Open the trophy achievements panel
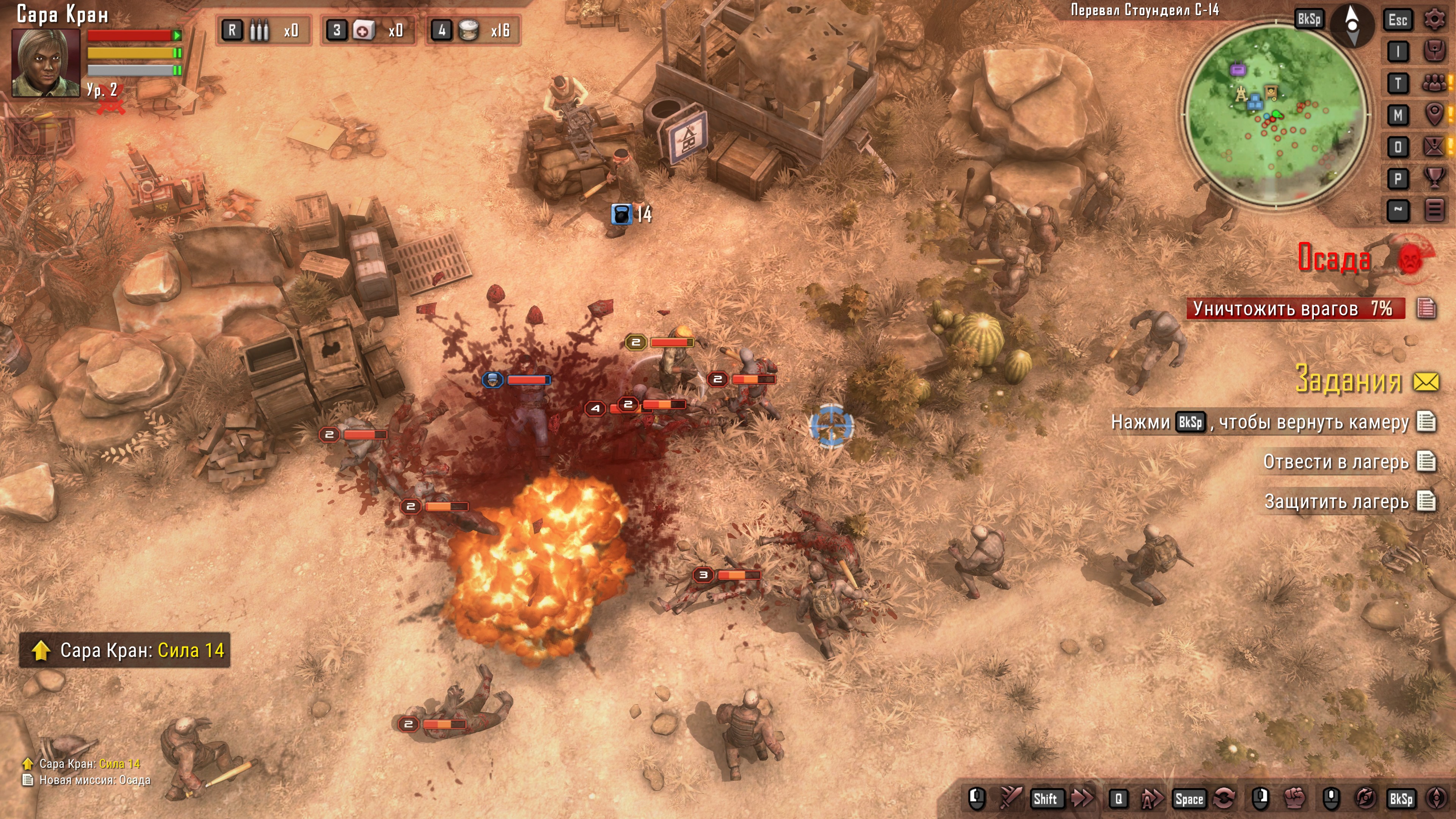The image size is (1456, 819). [x=1434, y=179]
